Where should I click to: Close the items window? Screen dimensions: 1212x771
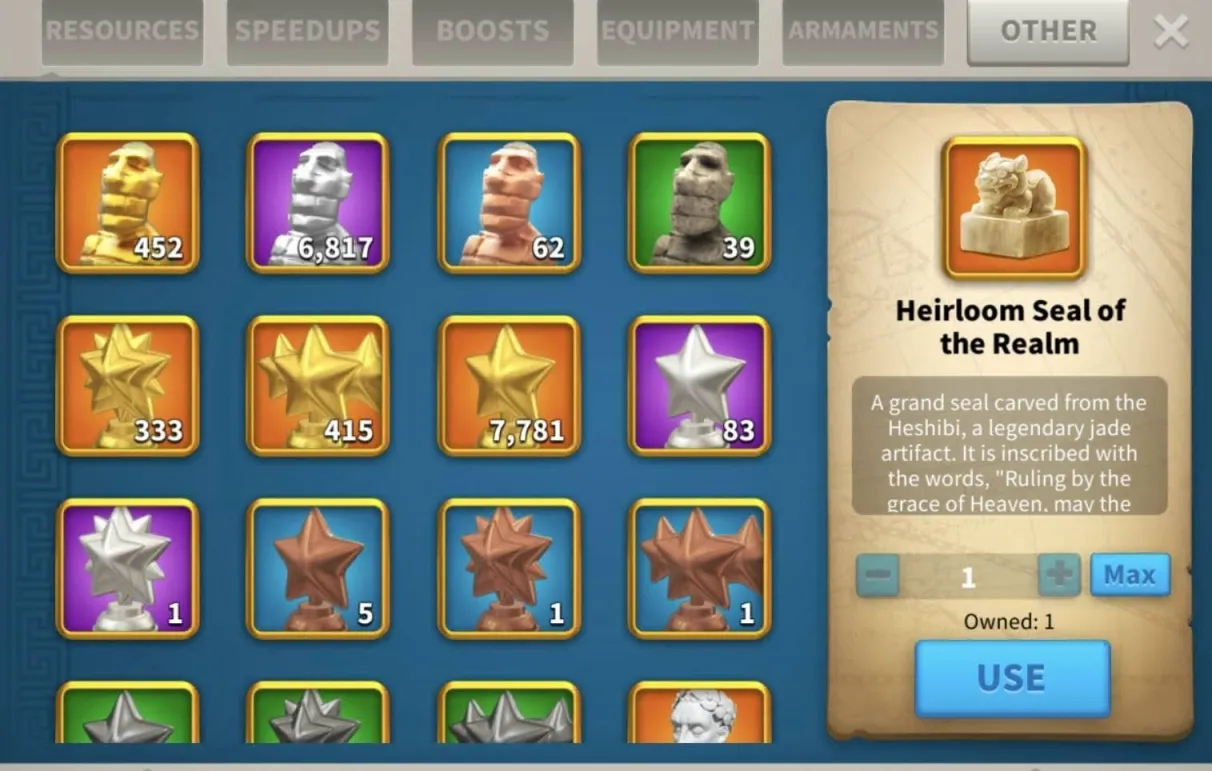1171,32
